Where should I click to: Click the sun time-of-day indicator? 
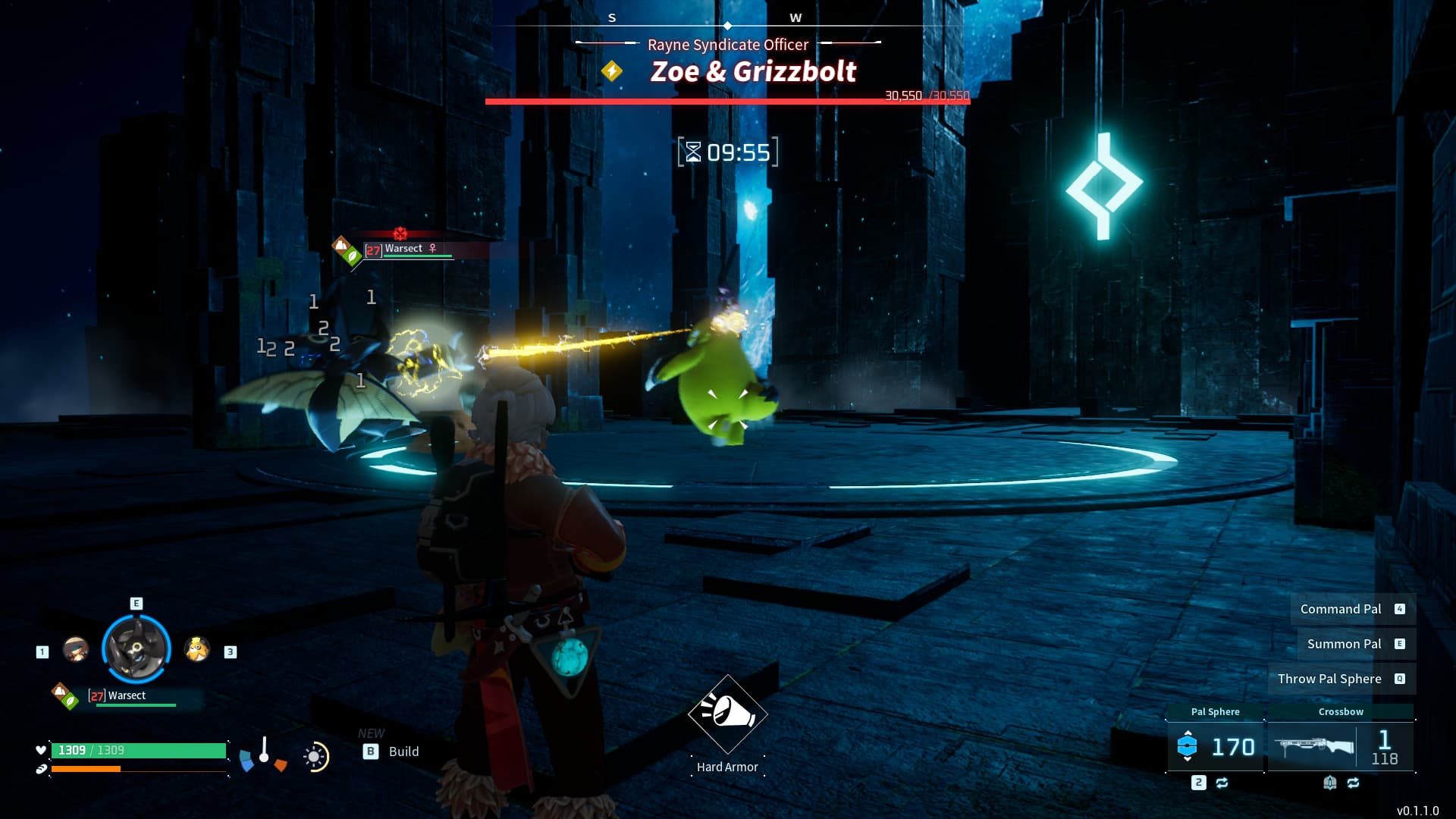315,757
